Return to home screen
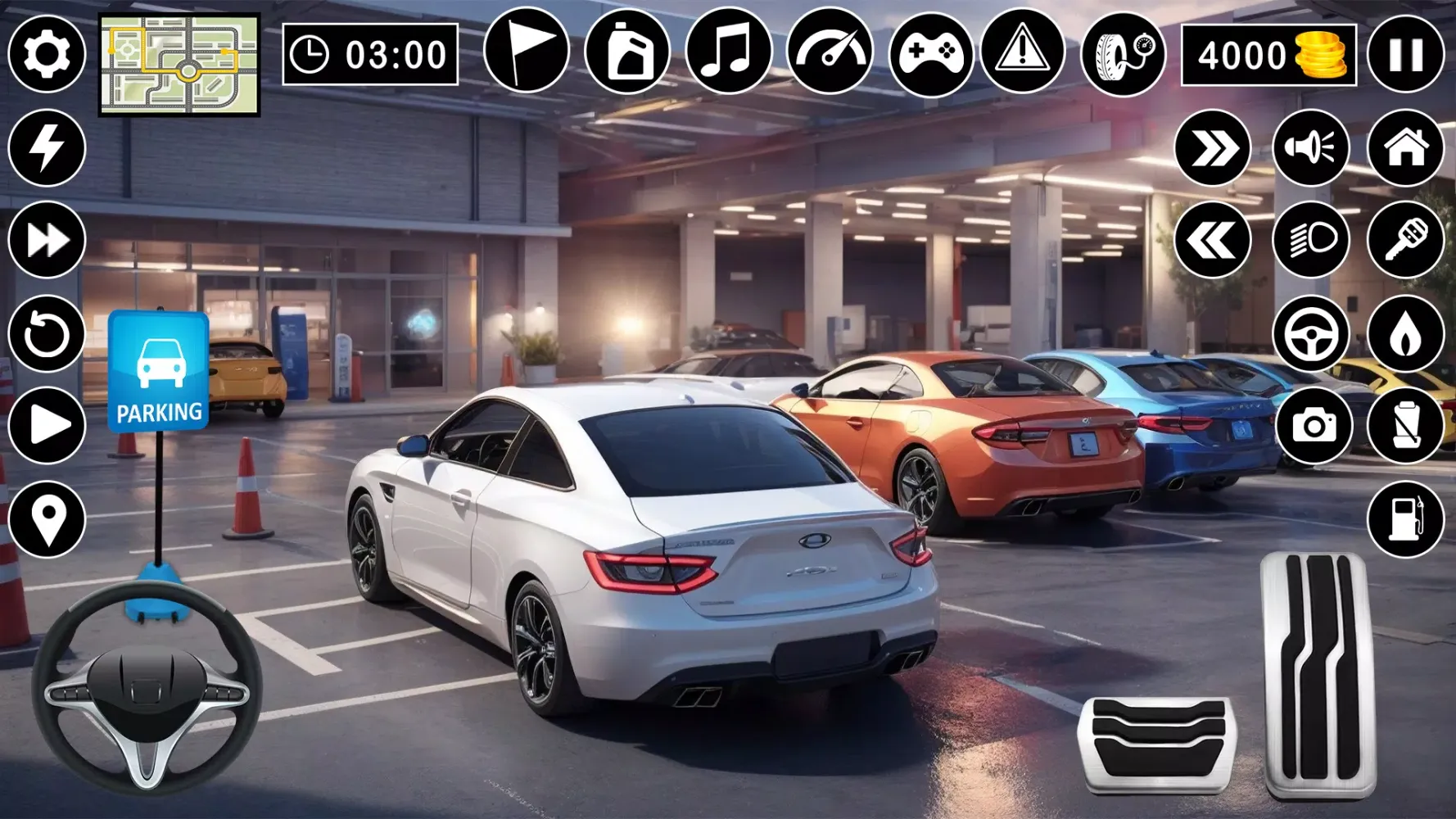The height and width of the screenshot is (819, 1456). tap(1406, 147)
